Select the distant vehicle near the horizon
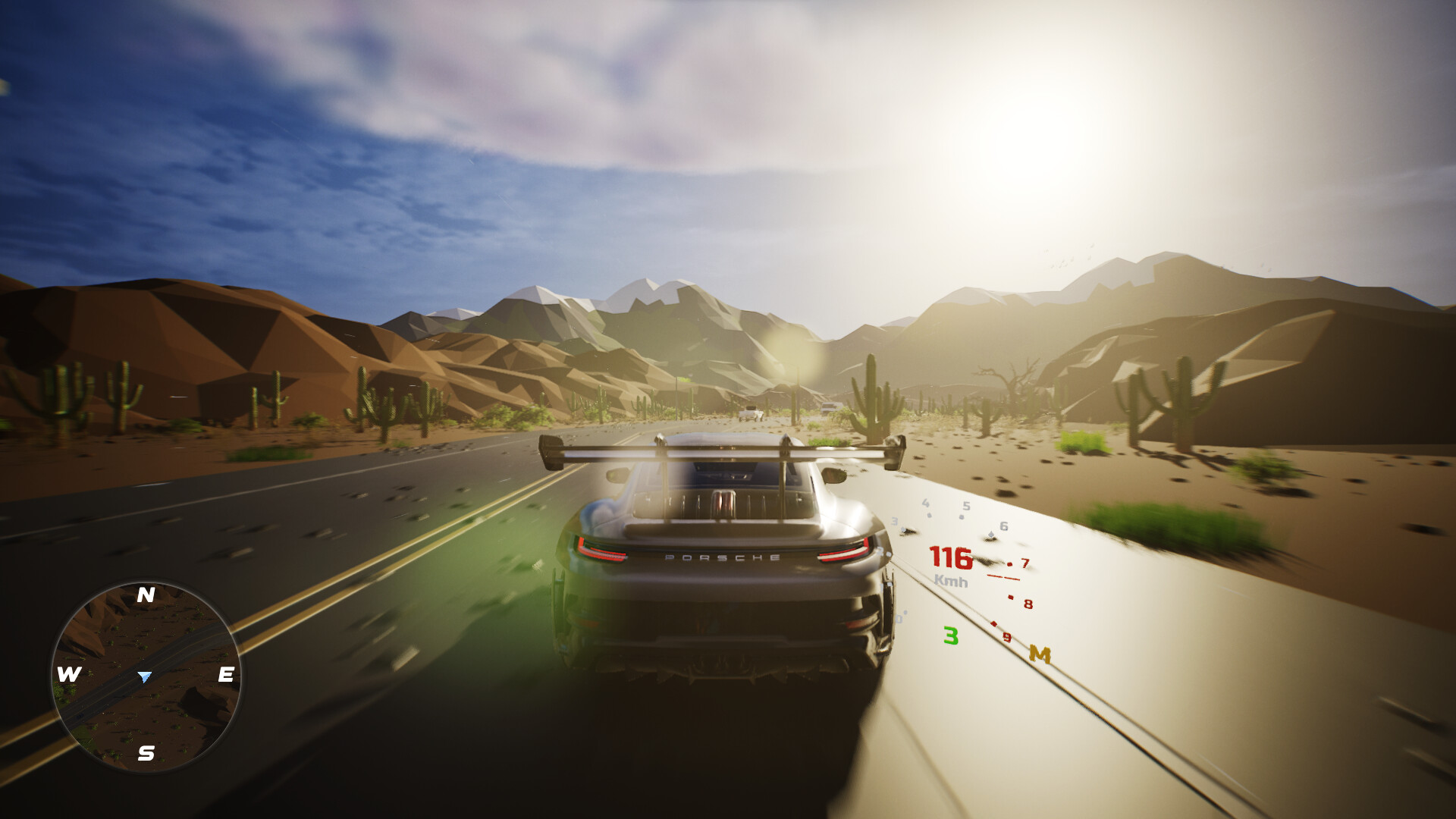The width and height of the screenshot is (1456, 819). tap(831, 408)
